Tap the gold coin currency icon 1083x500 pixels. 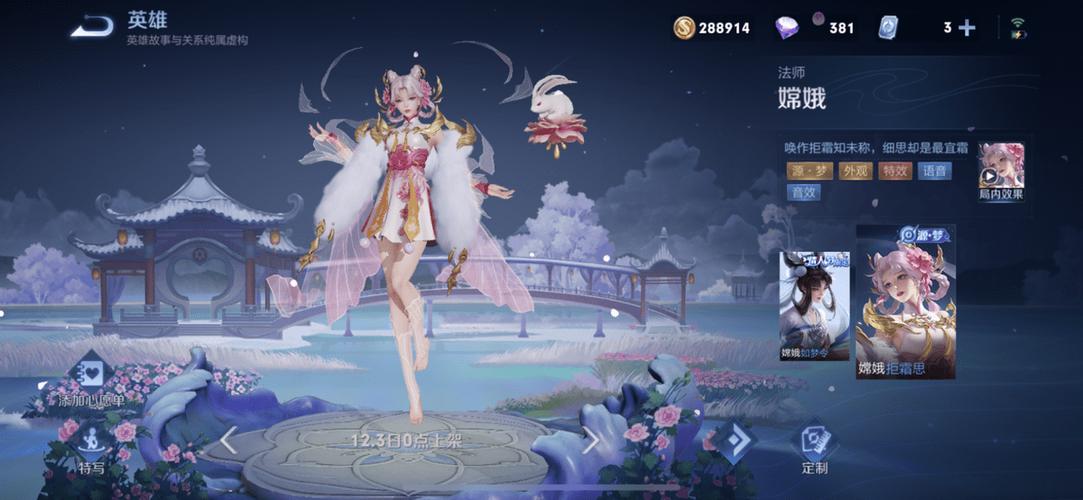pos(684,28)
